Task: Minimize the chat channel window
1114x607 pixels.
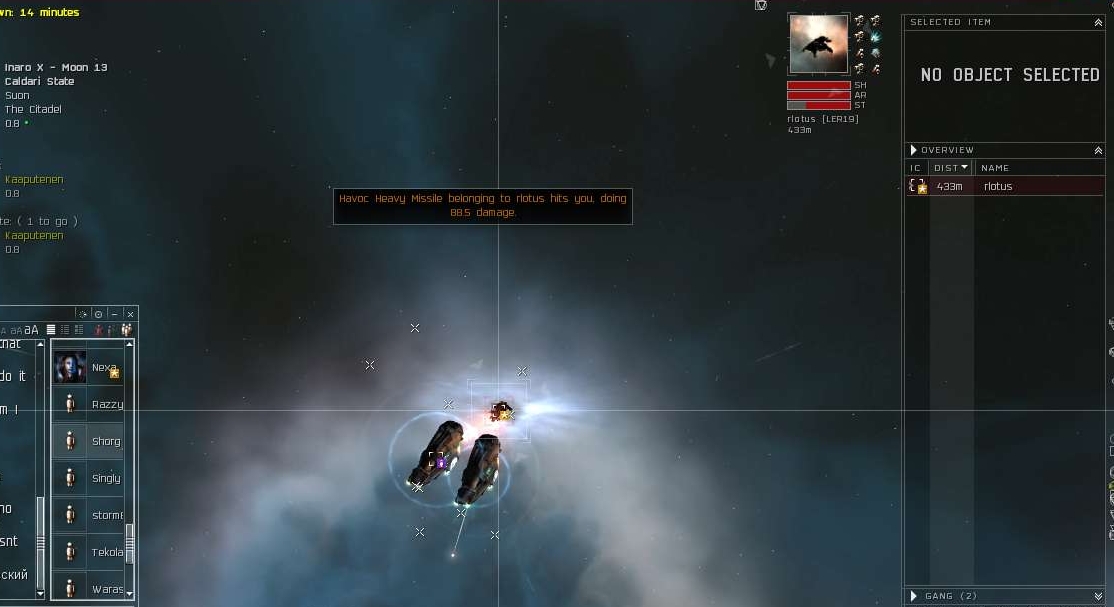Action: pos(114,314)
